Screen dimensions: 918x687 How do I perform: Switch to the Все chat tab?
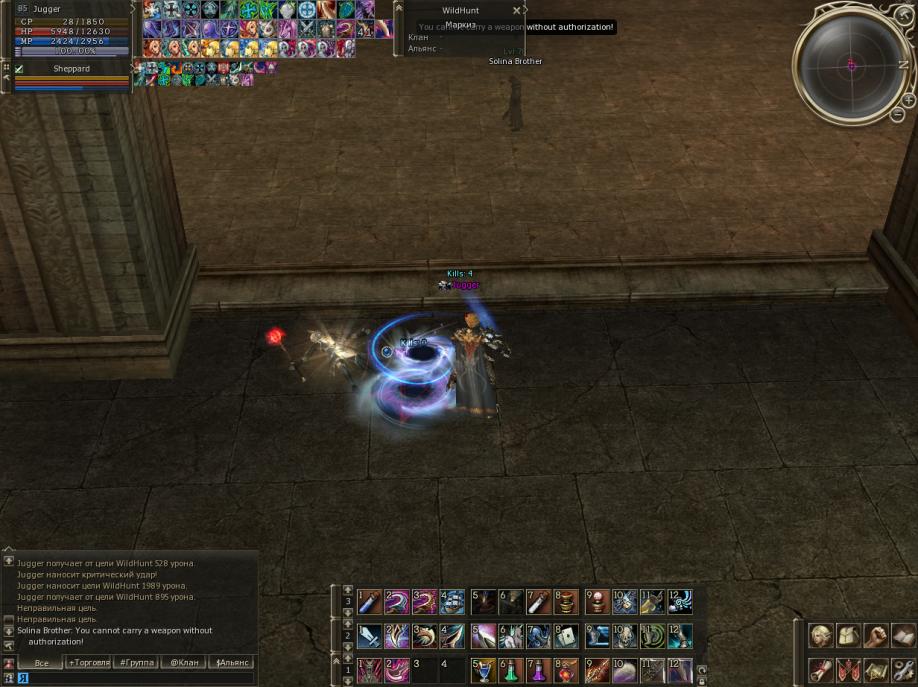[41, 662]
